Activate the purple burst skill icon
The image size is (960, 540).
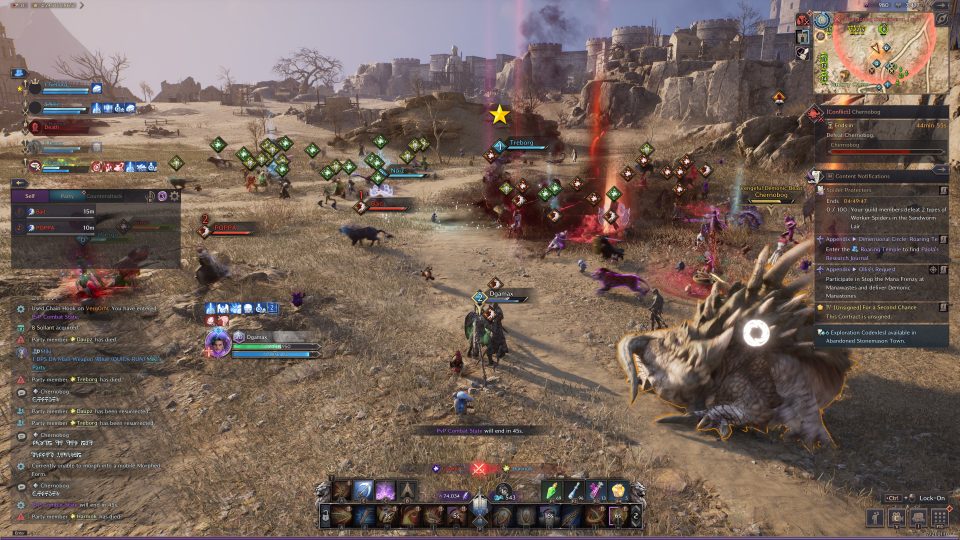pyautogui.click(x=385, y=490)
